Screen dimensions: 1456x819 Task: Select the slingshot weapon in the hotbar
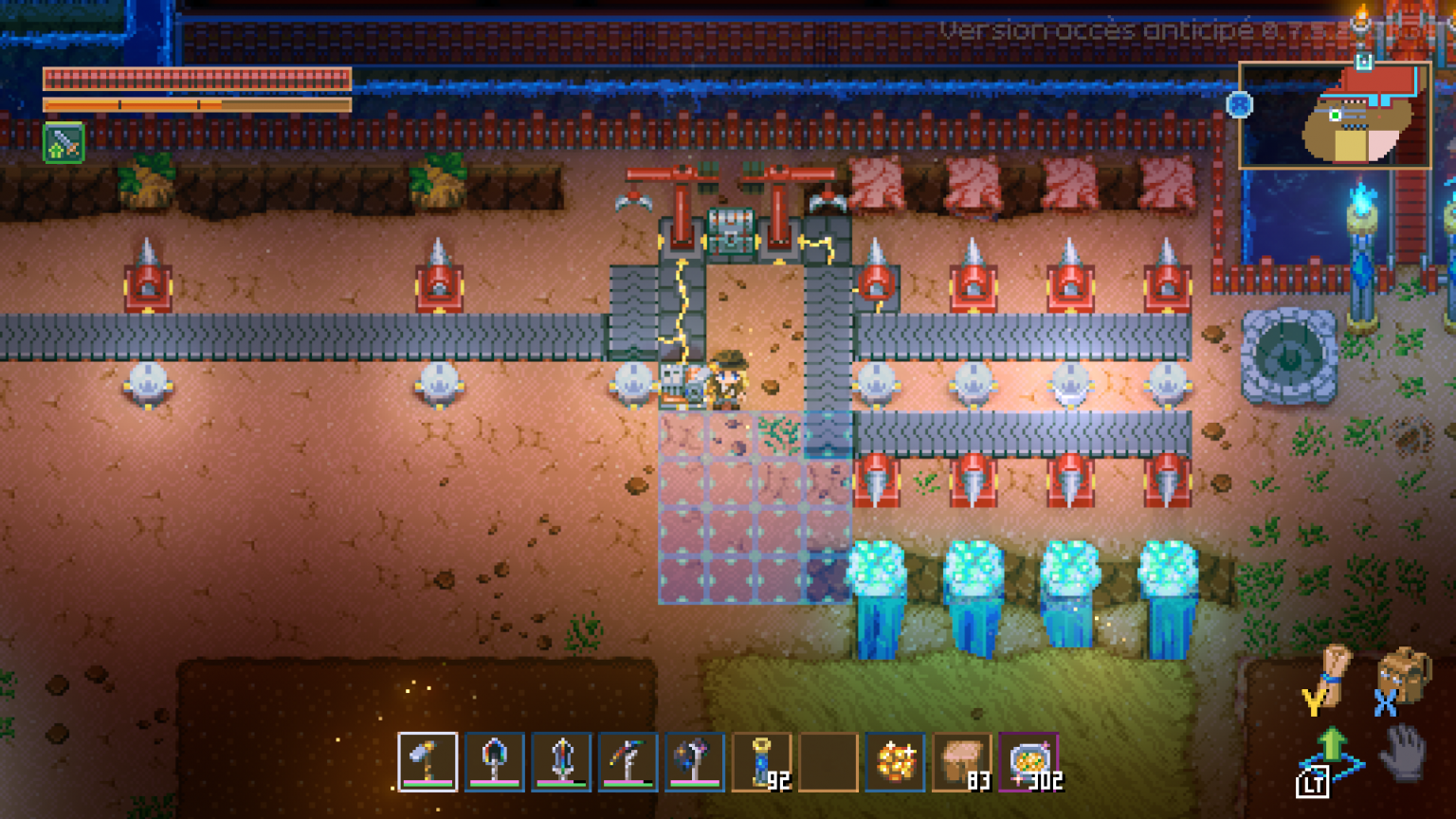630,761
